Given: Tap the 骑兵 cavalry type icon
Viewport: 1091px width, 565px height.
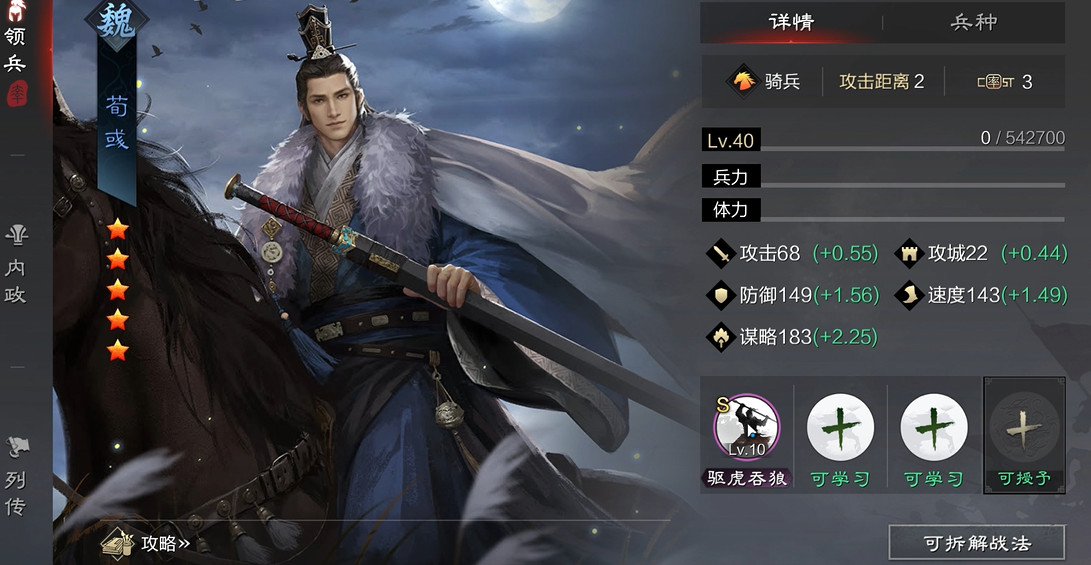Looking at the screenshot, I should pos(742,81).
